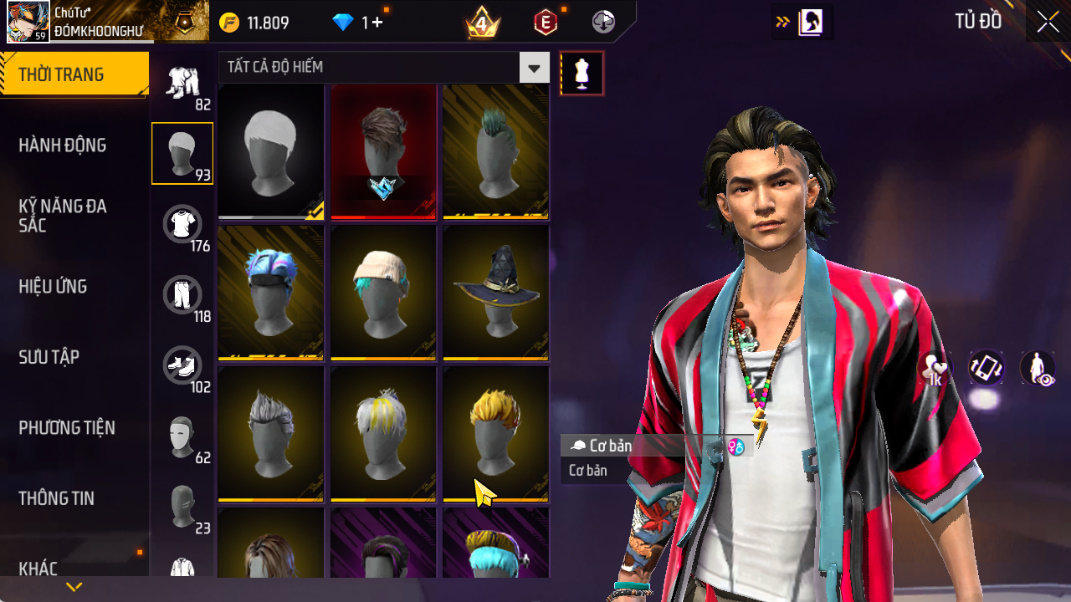The height and width of the screenshot is (602, 1071).
Task: Select the face mask category with 62 items
Action: (182, 437)
